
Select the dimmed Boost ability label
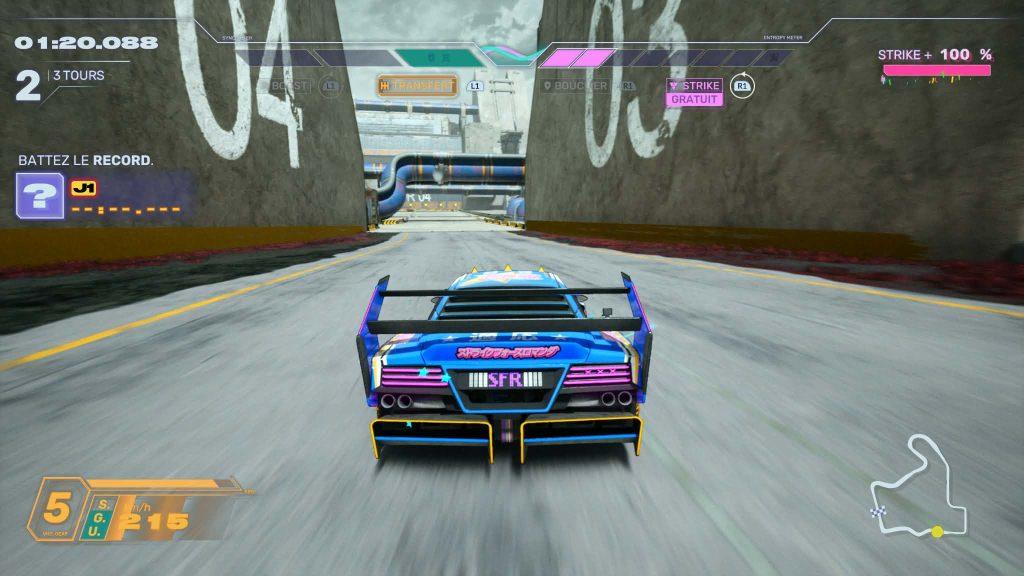(290, 86)
